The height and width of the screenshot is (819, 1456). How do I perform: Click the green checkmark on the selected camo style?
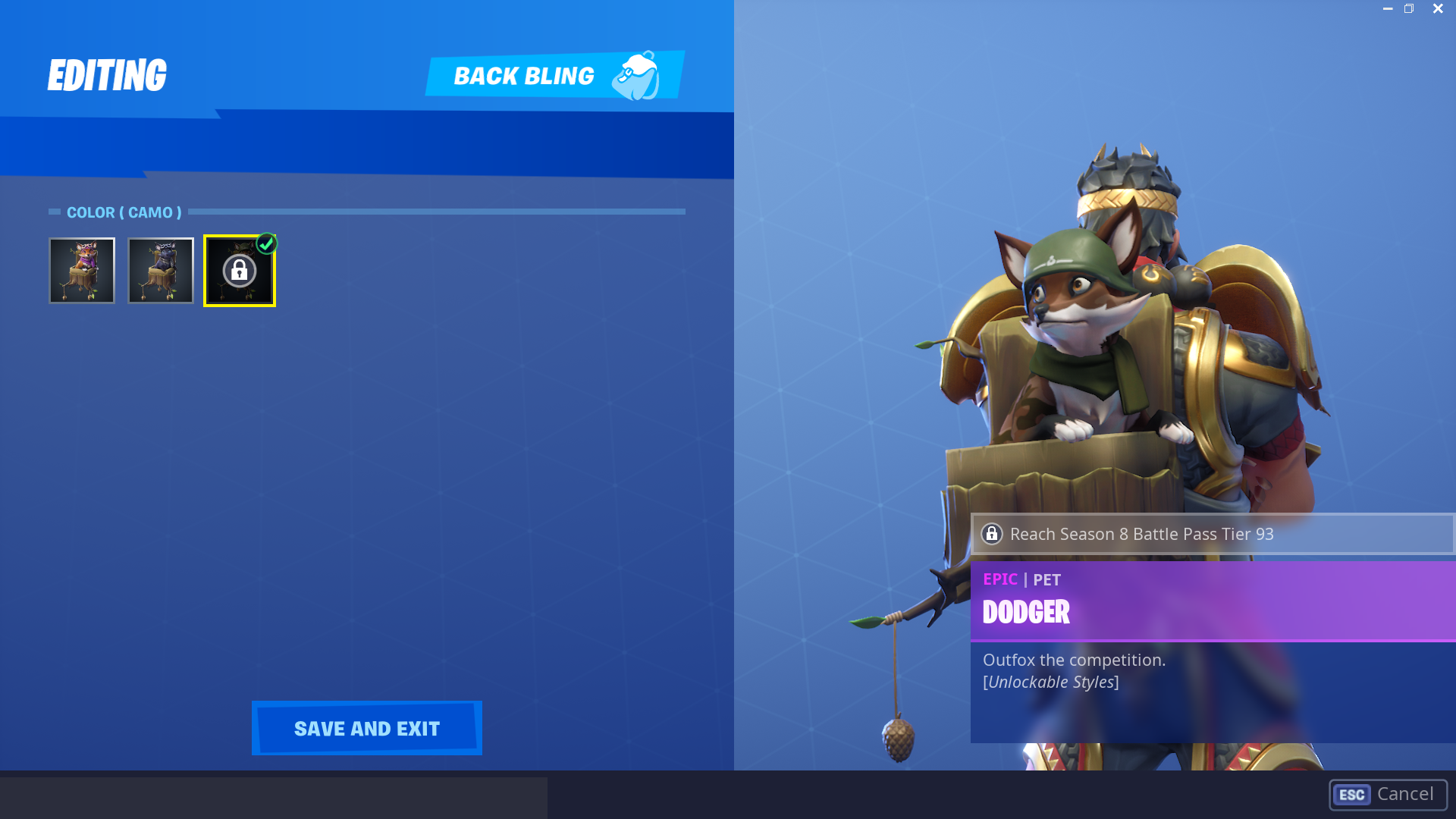tap(266, 243)
